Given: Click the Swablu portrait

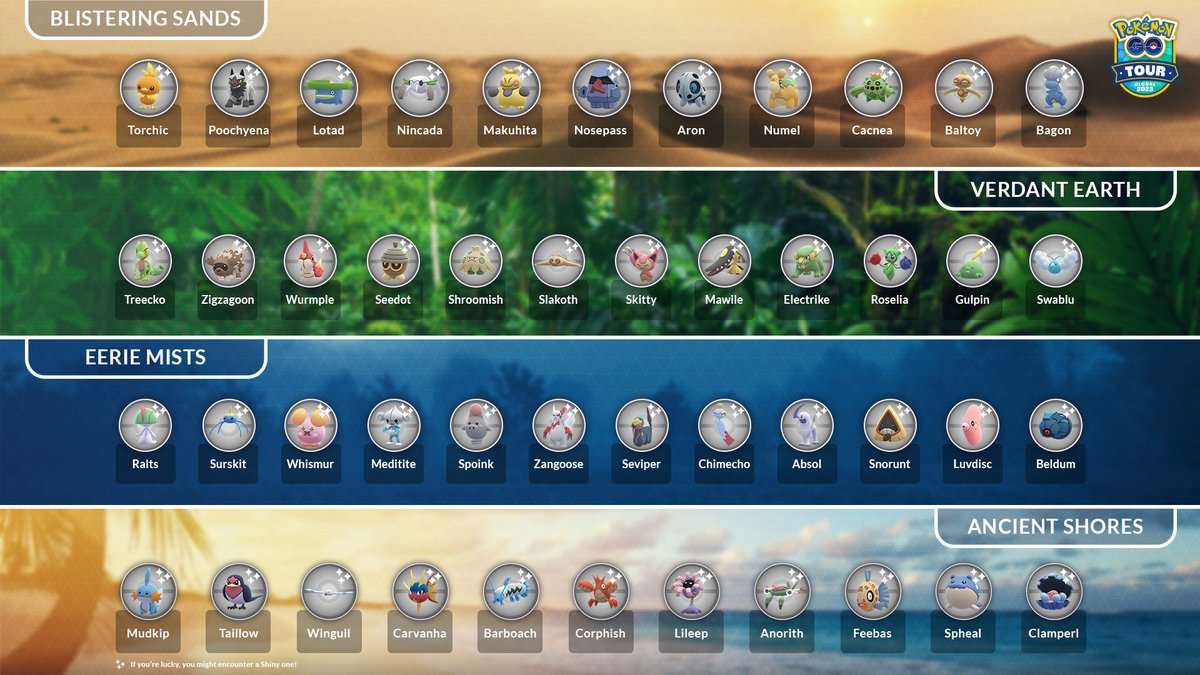Looking at the screenshot, I should tap(1055, 261).
